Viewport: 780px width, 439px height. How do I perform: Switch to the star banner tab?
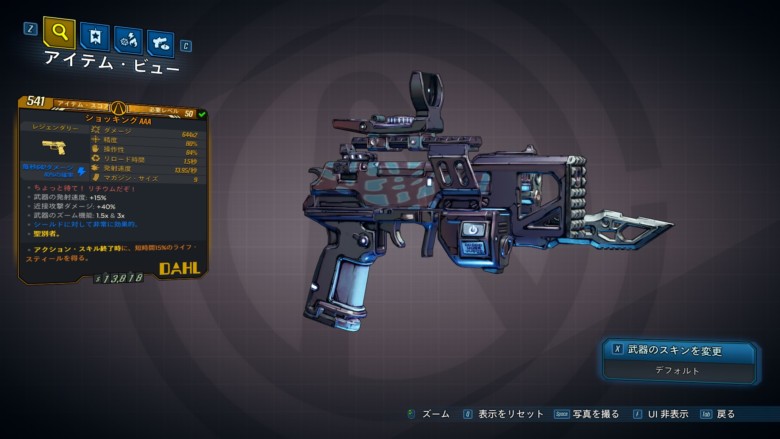(x=94, y=38)
